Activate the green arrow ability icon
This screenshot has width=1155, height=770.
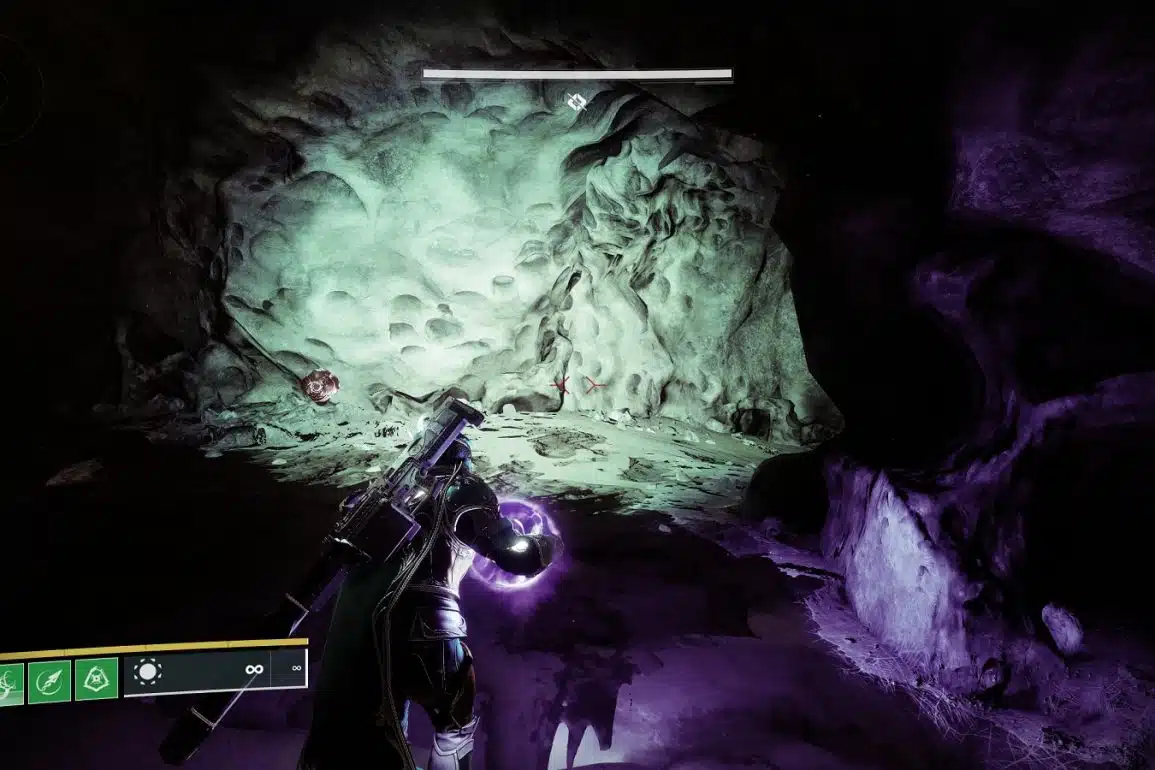(49, 679)
